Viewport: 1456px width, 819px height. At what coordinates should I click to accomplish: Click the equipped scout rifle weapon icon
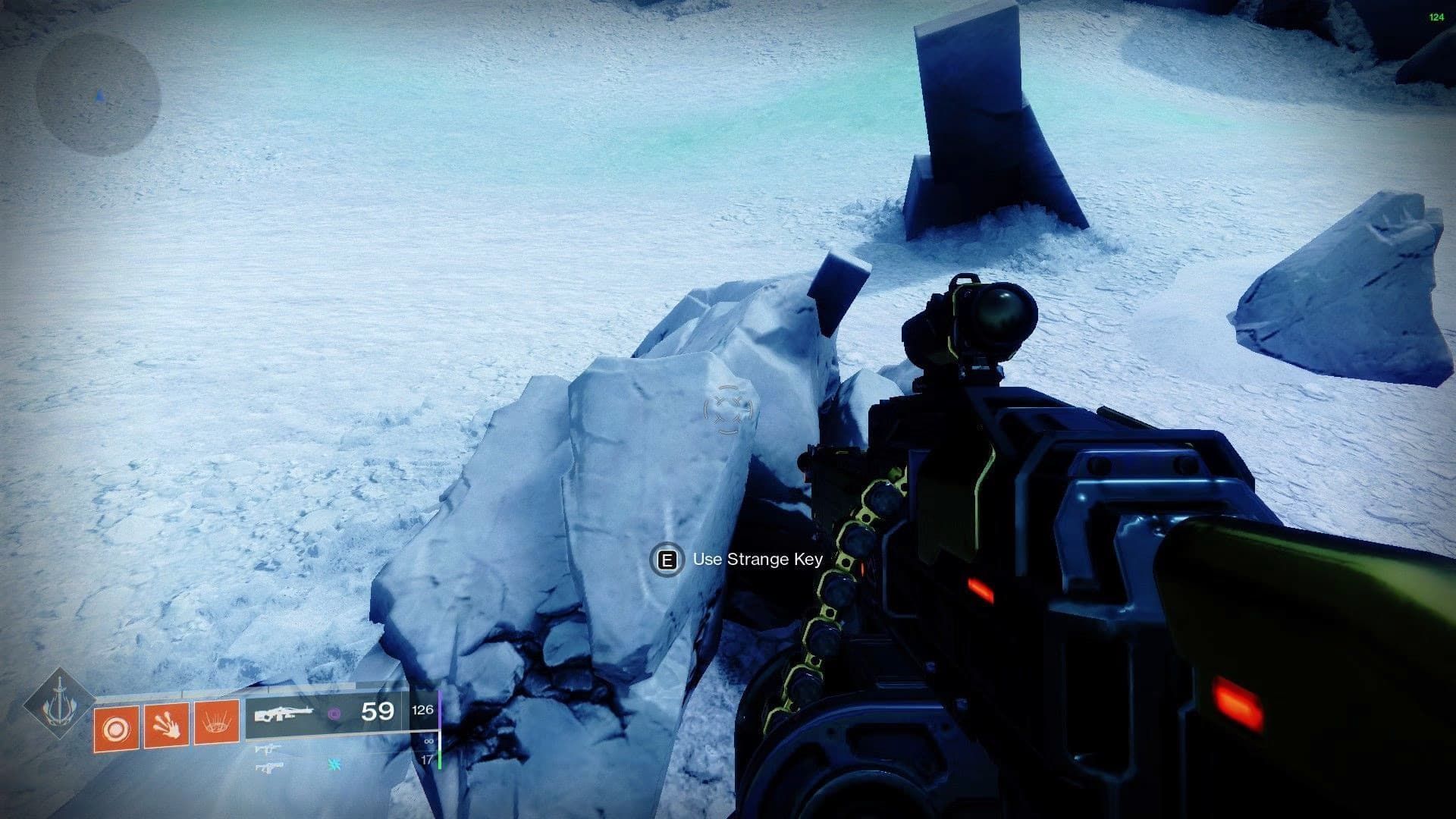coord(286,712)
